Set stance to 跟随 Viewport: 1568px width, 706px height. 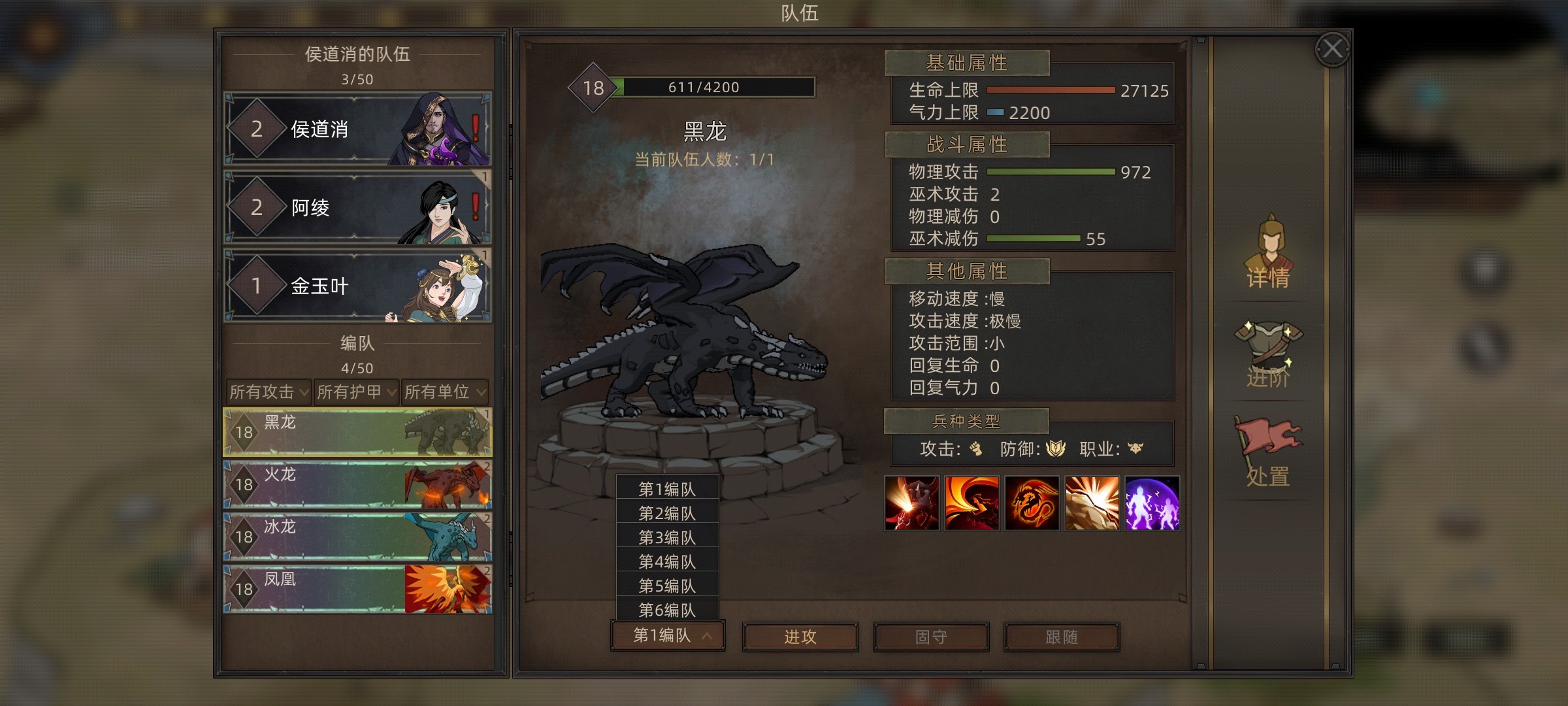coord(1062,637)
